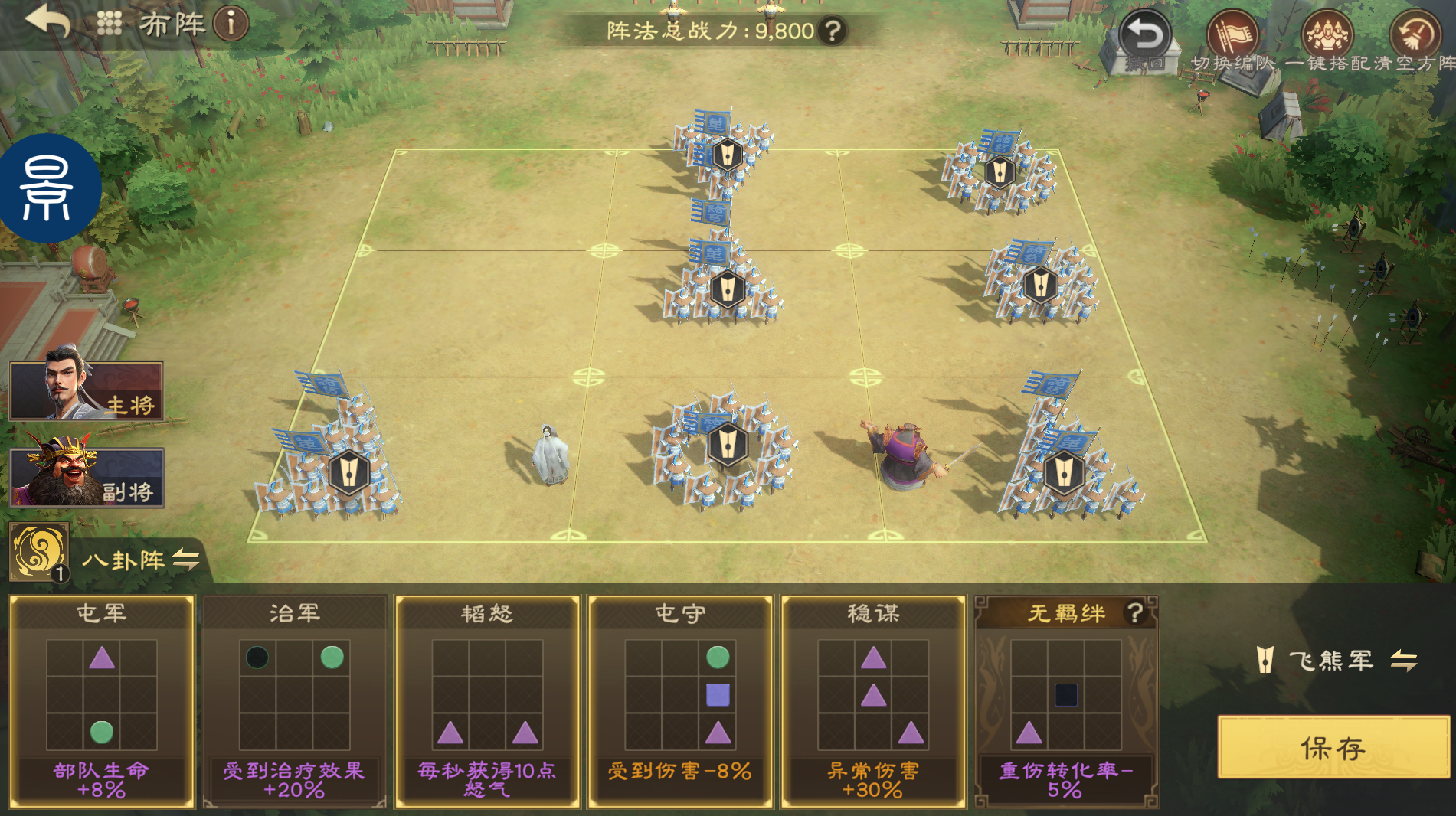Viewport: 1456px width, 816px height.
Task: Undo the last move with 撤回
Action: 1144,38
